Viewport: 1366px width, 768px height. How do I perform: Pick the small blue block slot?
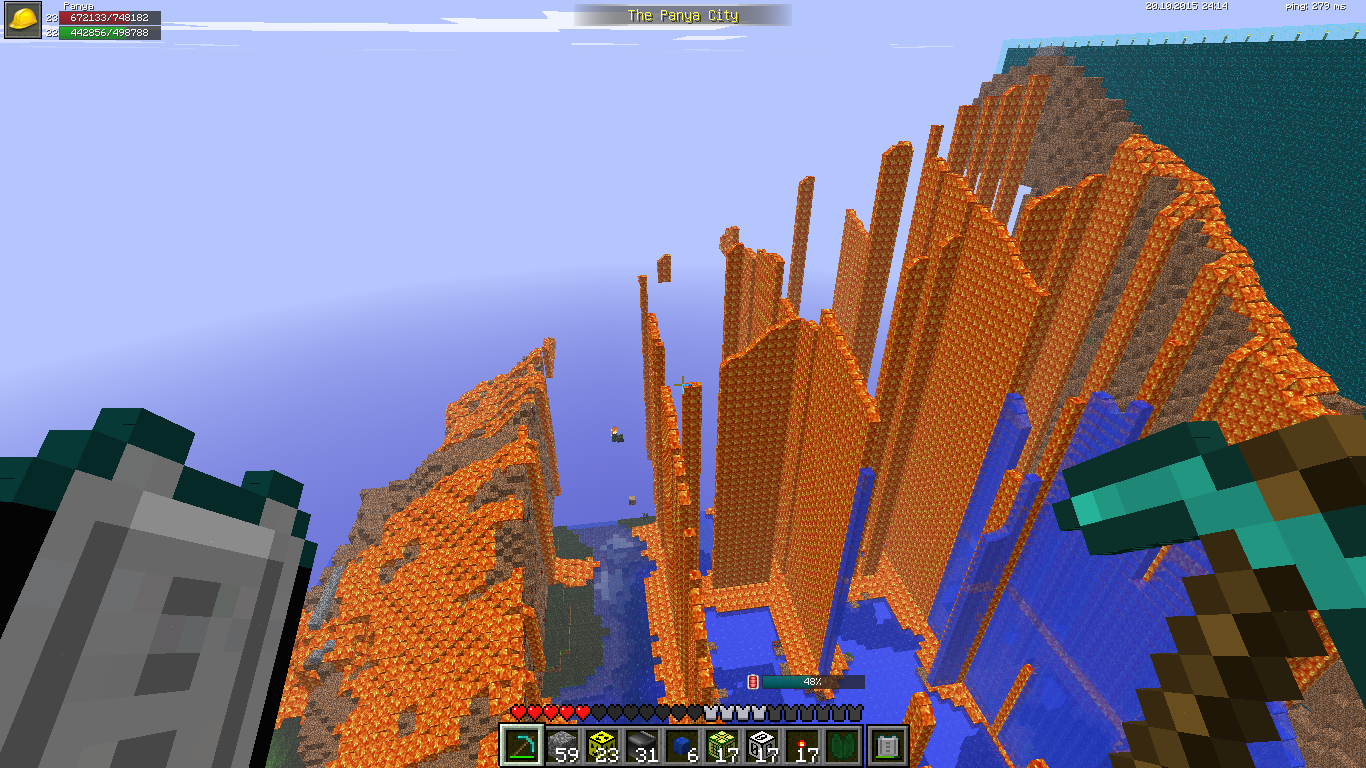point(682,746)
